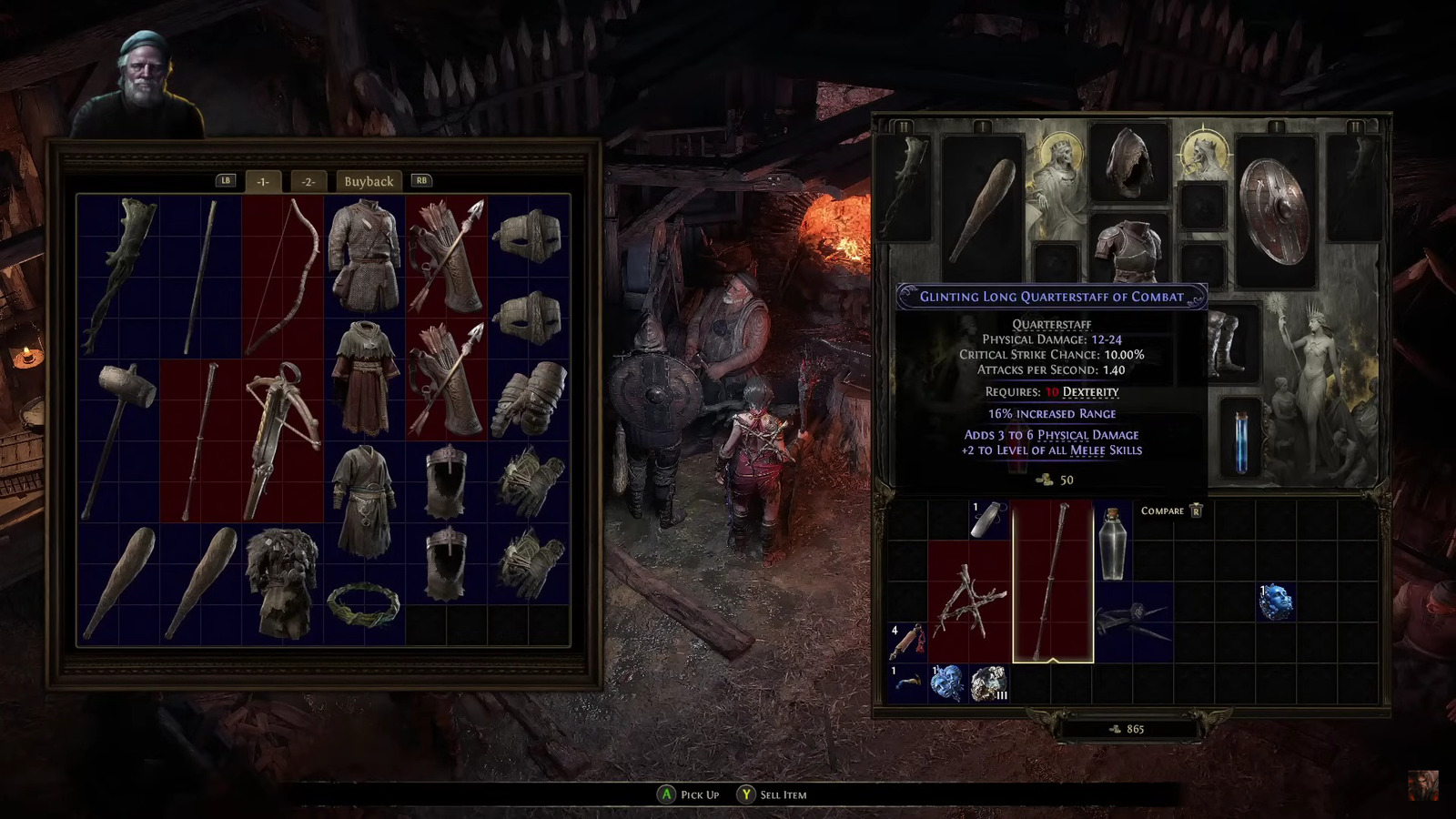Select vendor page tab -1-
Image resolution: width=1456 pixels, height=819 pixels.
point(262,181)
